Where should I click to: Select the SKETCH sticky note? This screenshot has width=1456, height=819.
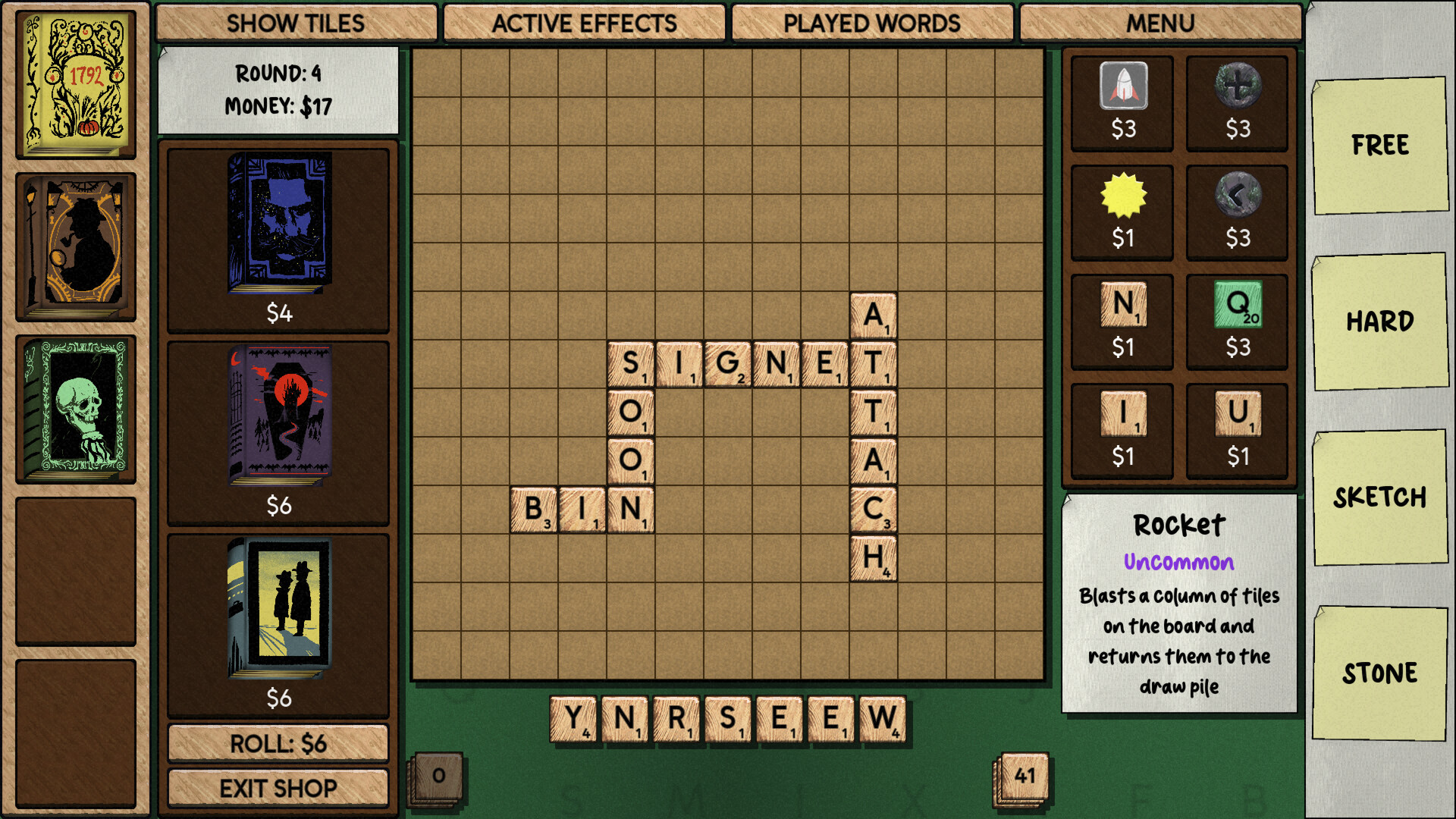tap(1380, 497)
